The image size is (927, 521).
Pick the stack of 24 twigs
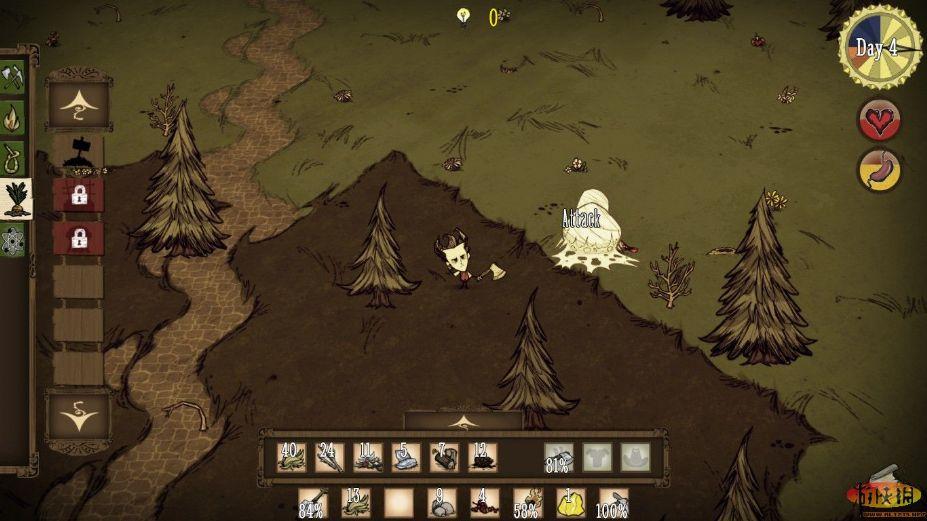pos(330,457)
